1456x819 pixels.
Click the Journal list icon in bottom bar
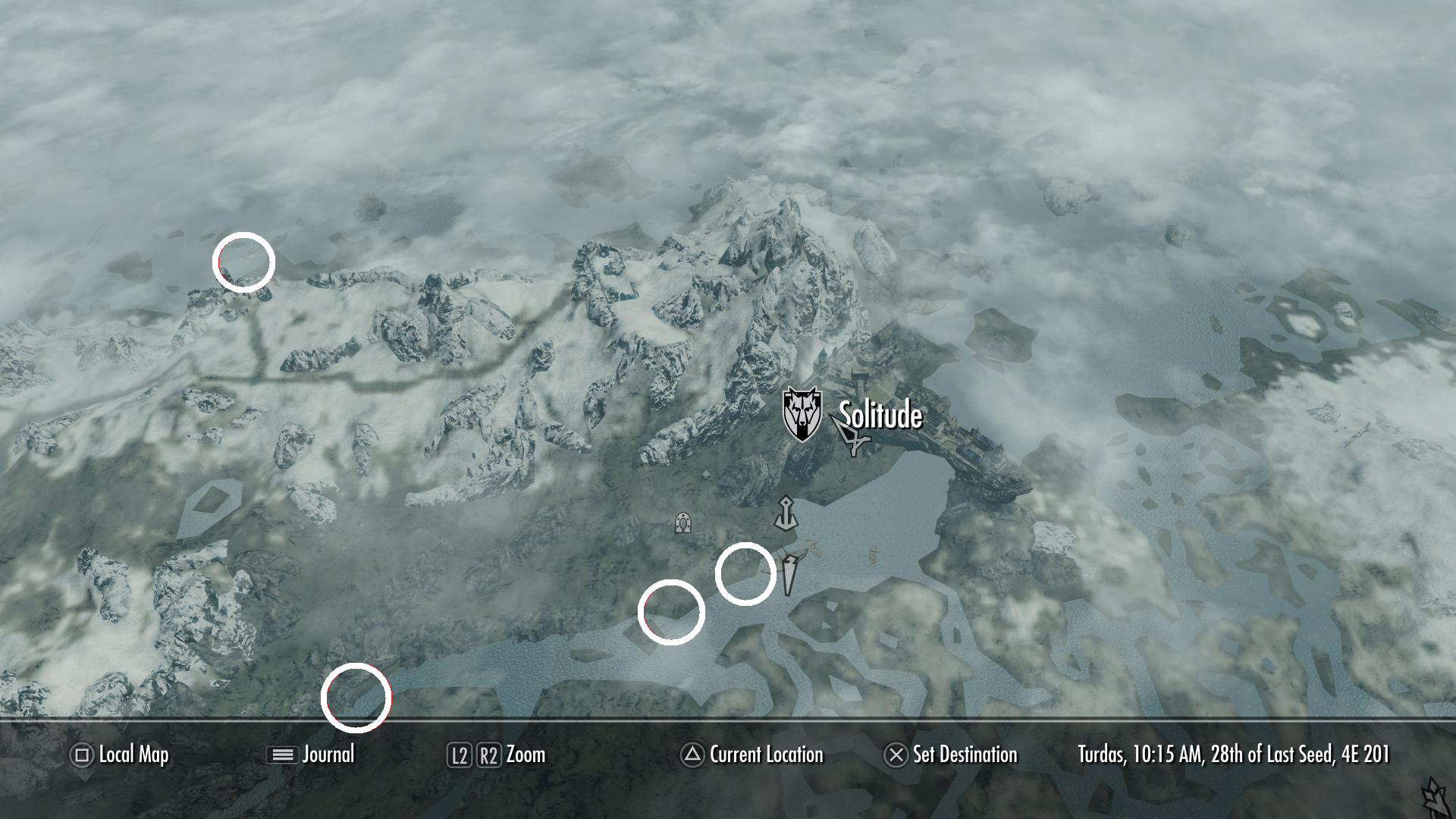point(281,755)
